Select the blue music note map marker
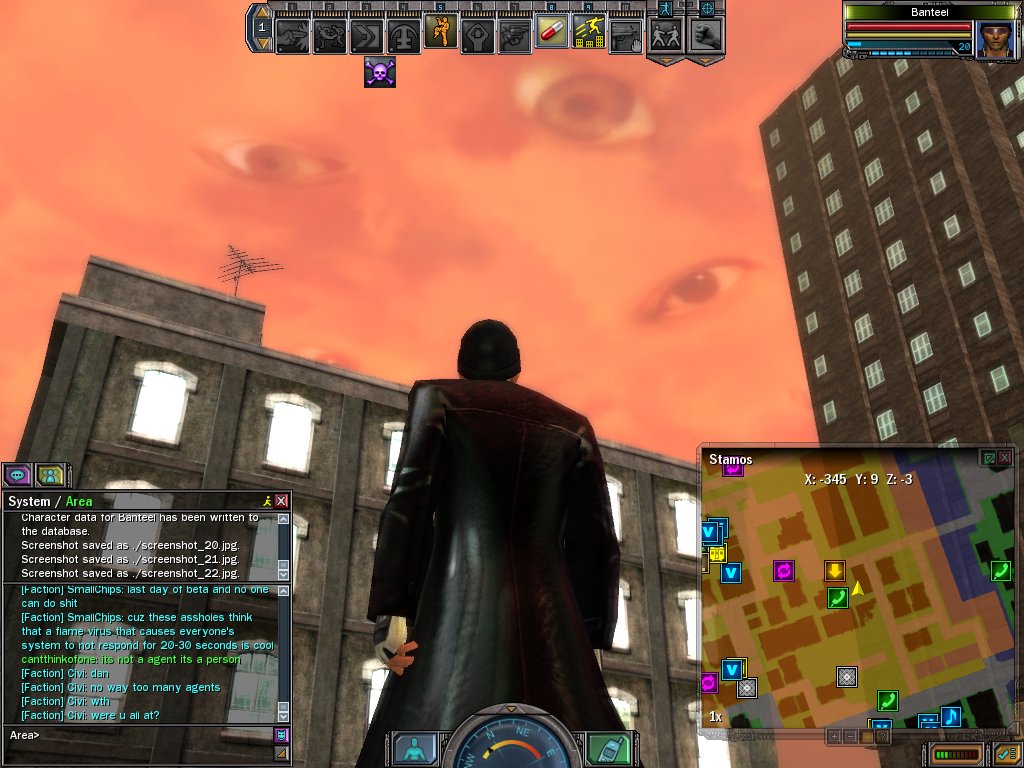The height and width of the screenshot is (768, 1024). click(951, 716)
